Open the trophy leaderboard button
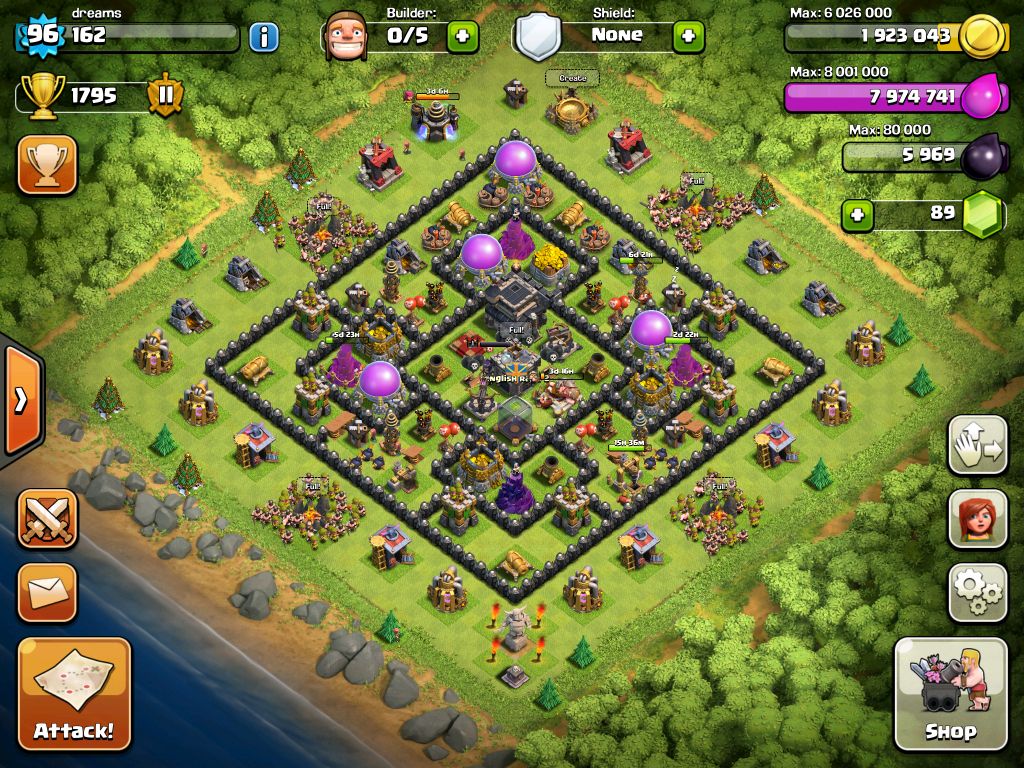The image size is (1024, 768). point(47,165)
